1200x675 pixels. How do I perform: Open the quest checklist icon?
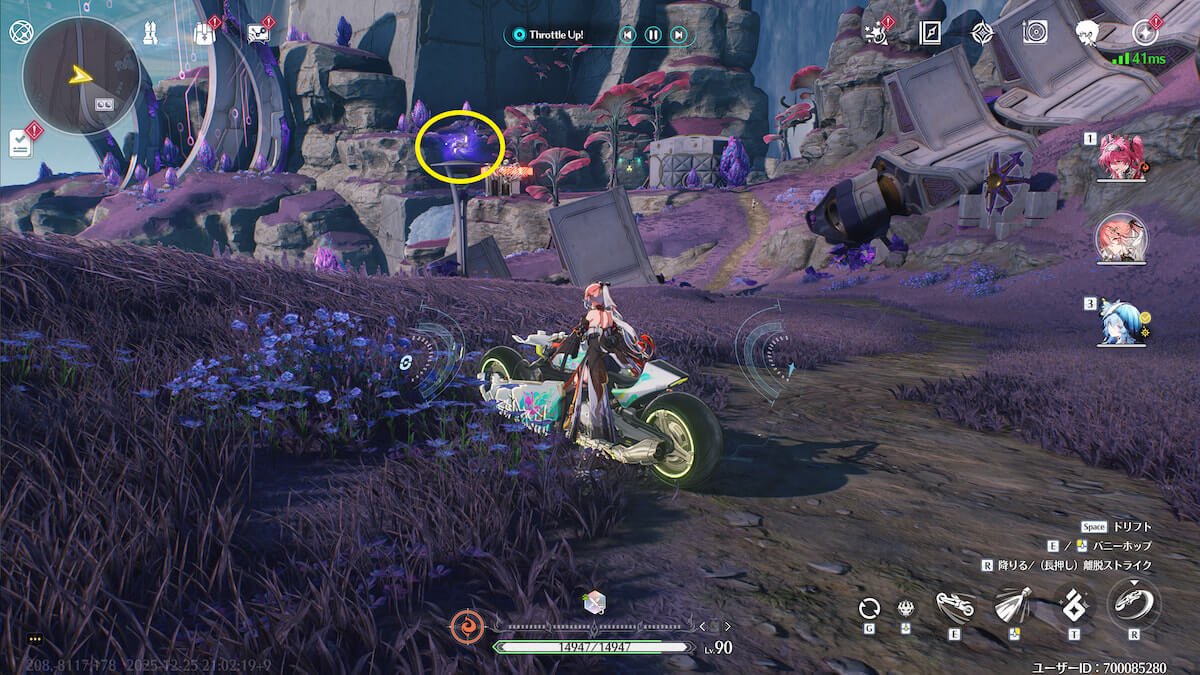[21, 143]
